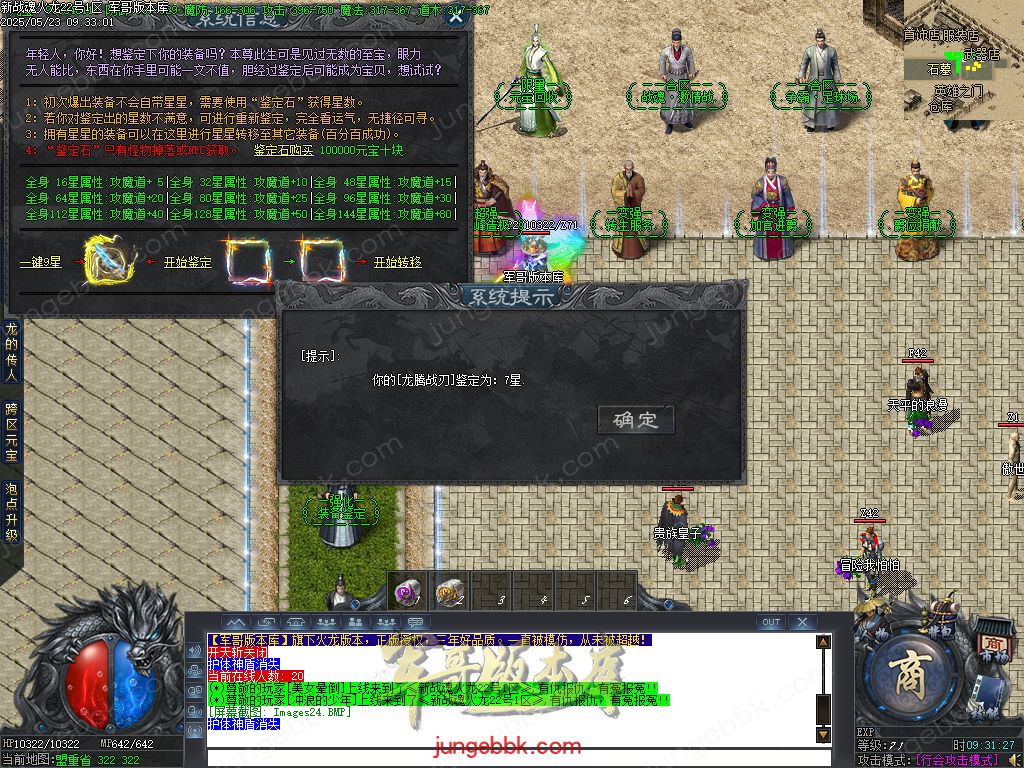
Task: Begin star transfer with 开始转移
Action: tap(397, 263)
